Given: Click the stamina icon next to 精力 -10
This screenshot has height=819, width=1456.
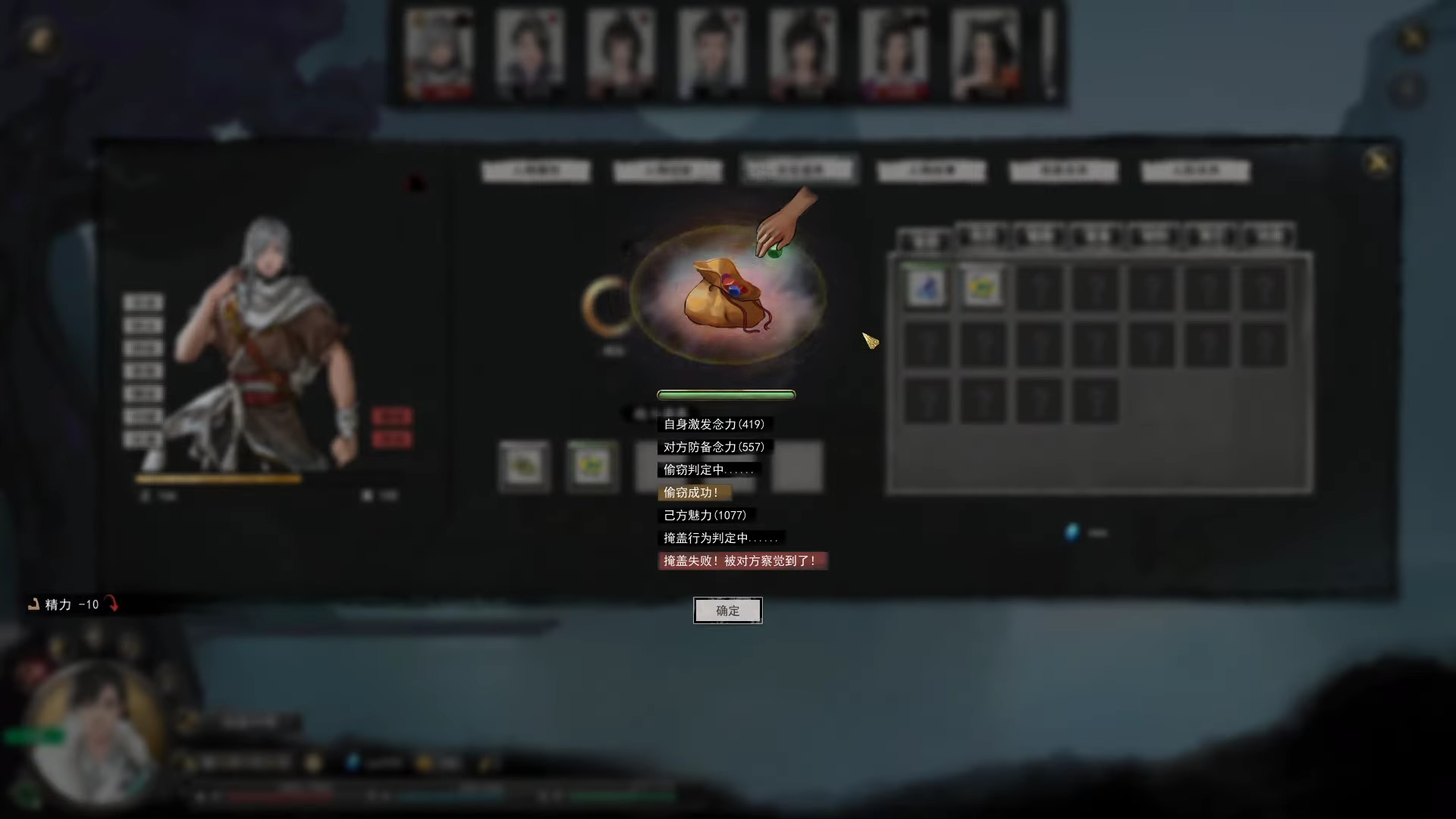Looking at the screenshot, I should tap(33, 604).
